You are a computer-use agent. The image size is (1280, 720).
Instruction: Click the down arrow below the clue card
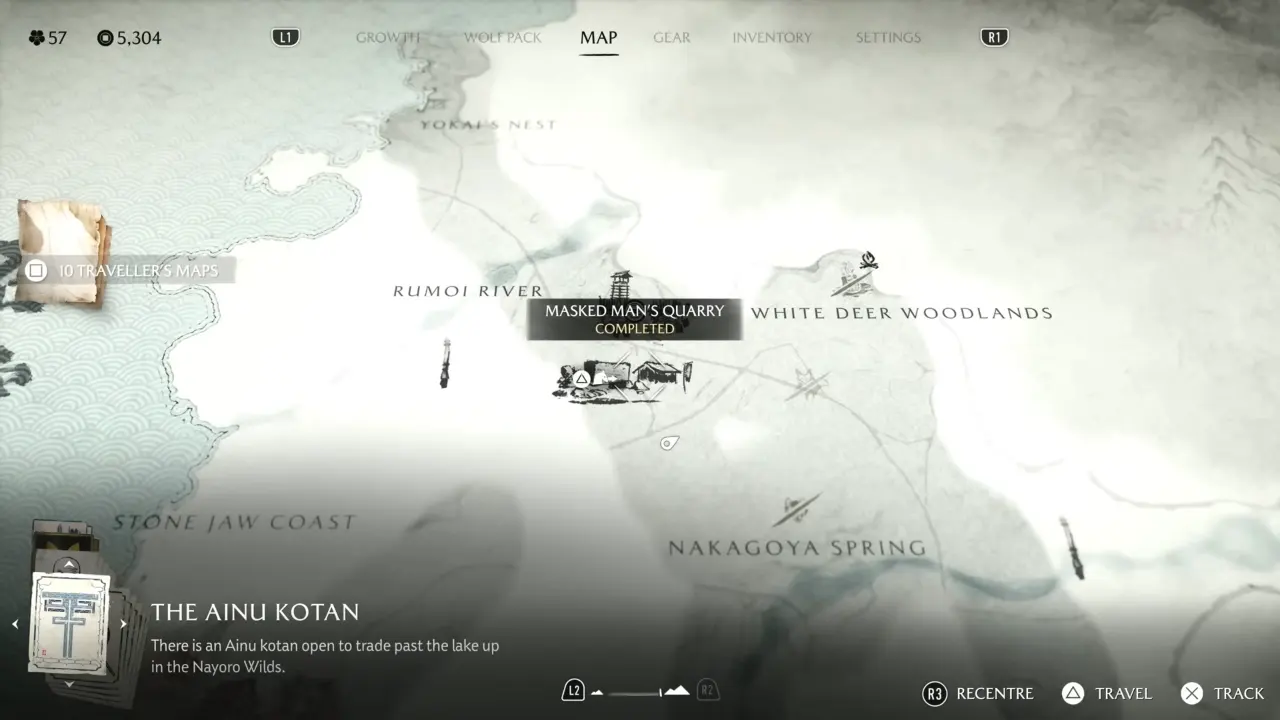(x=69, y=684)
